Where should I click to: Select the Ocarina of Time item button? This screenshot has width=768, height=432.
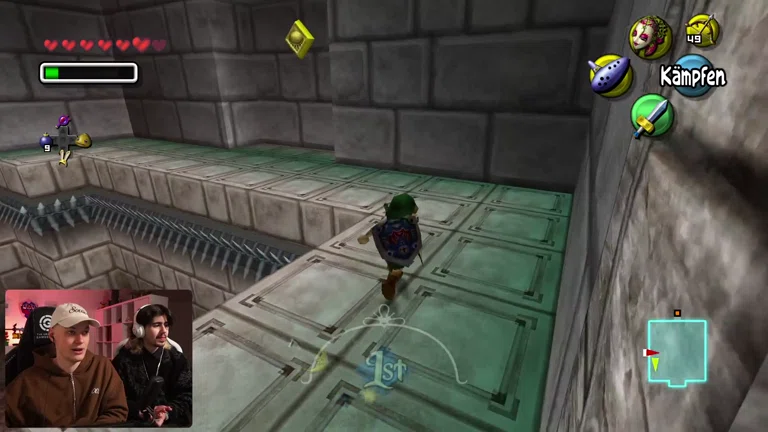(609, 76)
